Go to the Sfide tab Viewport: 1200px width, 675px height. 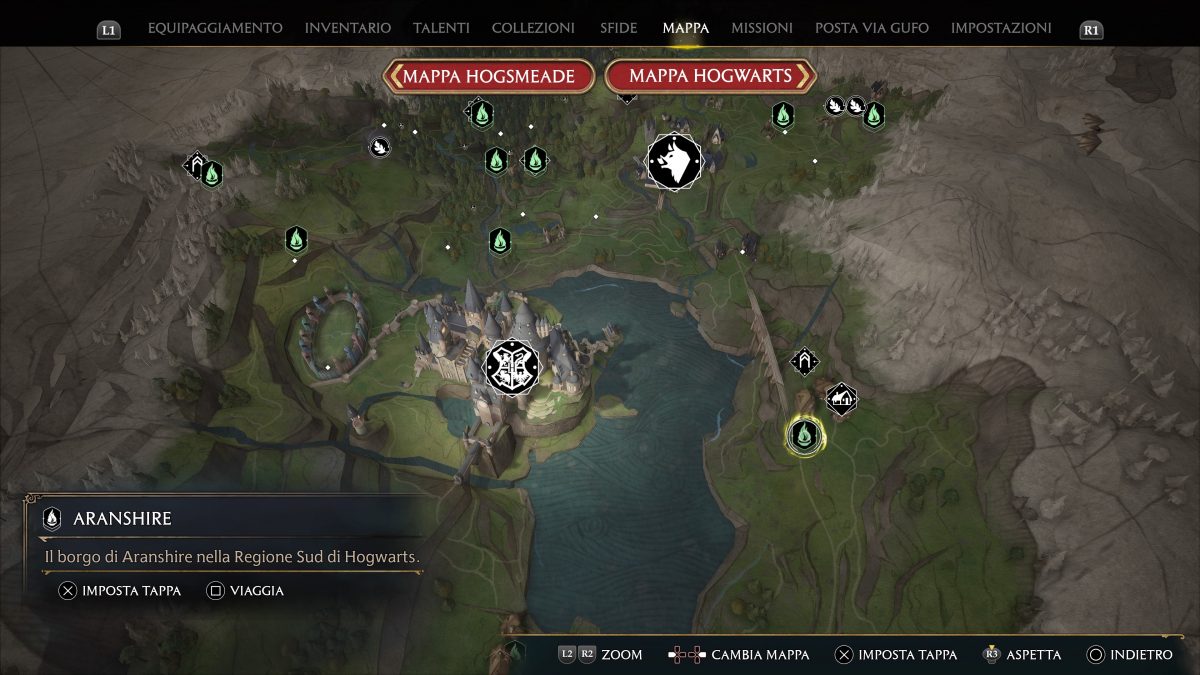619,28
